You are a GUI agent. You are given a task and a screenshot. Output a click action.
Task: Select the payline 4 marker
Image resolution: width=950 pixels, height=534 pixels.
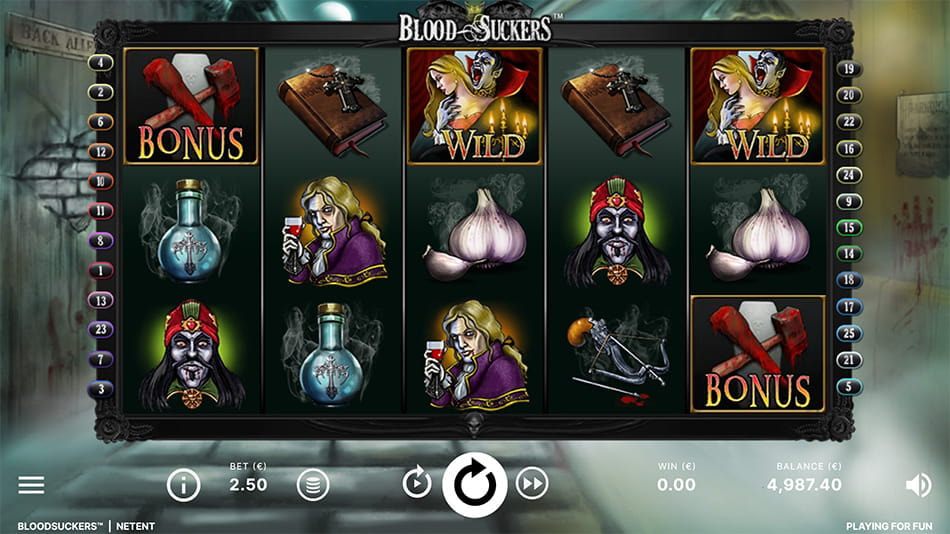click(102, 63)
